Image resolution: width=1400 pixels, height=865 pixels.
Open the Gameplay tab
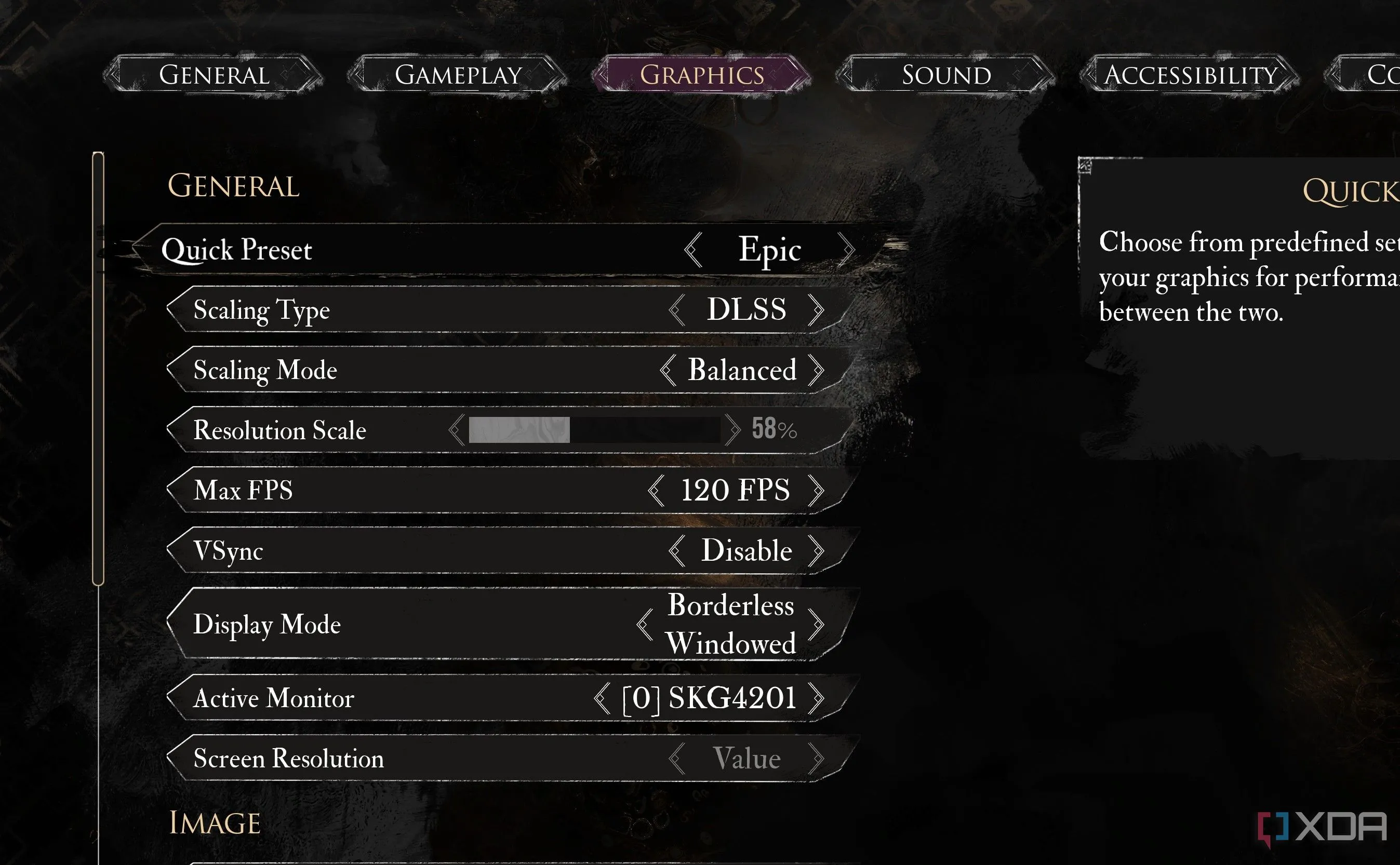[x=458, y=75]
